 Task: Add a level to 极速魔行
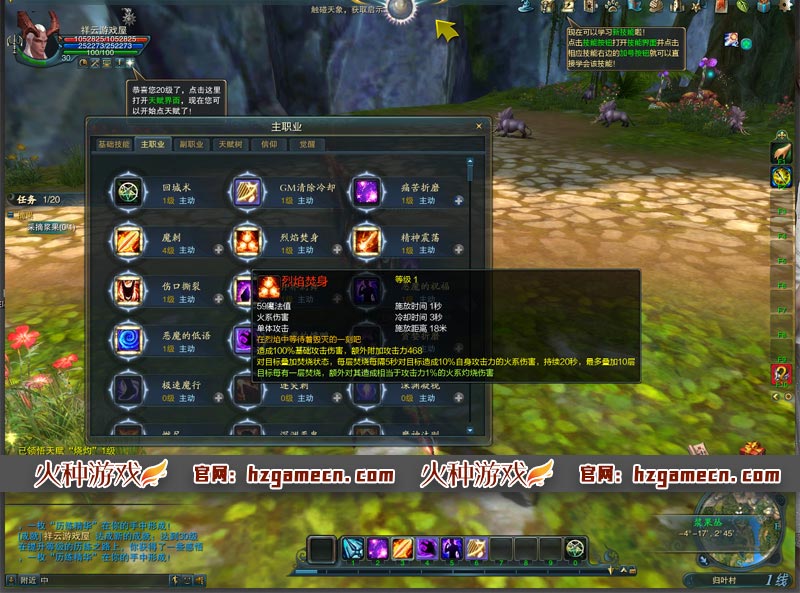222,397
